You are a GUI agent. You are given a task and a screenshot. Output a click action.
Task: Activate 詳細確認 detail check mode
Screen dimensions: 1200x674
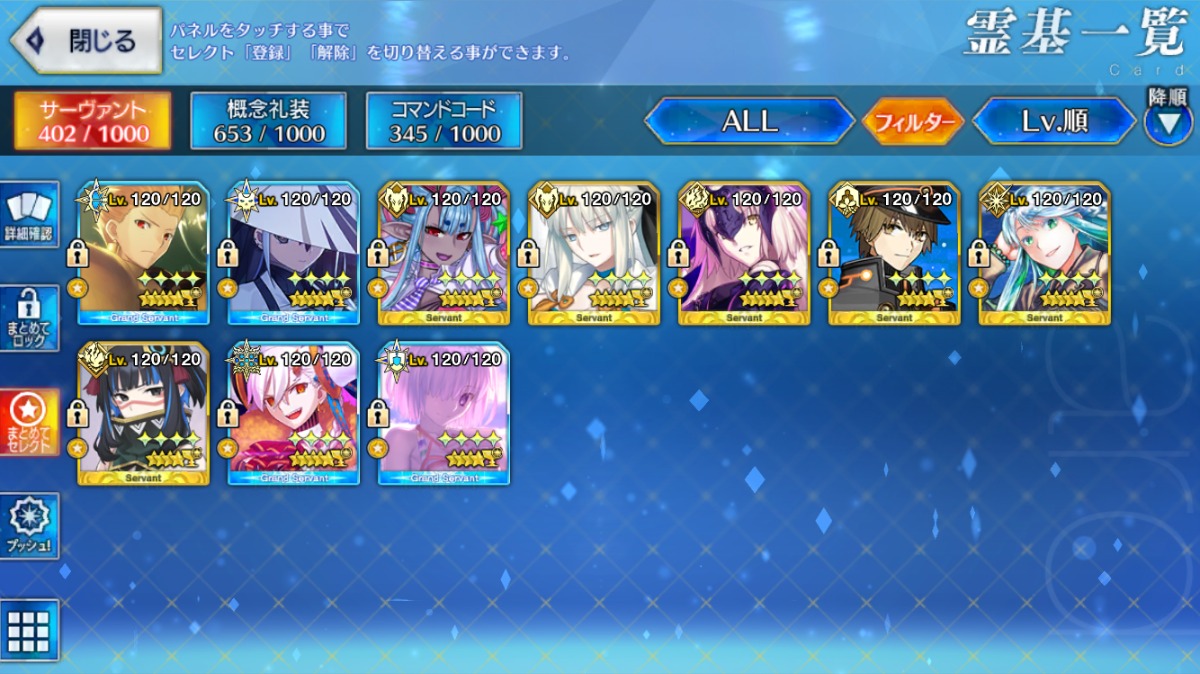tap(29, 214)
